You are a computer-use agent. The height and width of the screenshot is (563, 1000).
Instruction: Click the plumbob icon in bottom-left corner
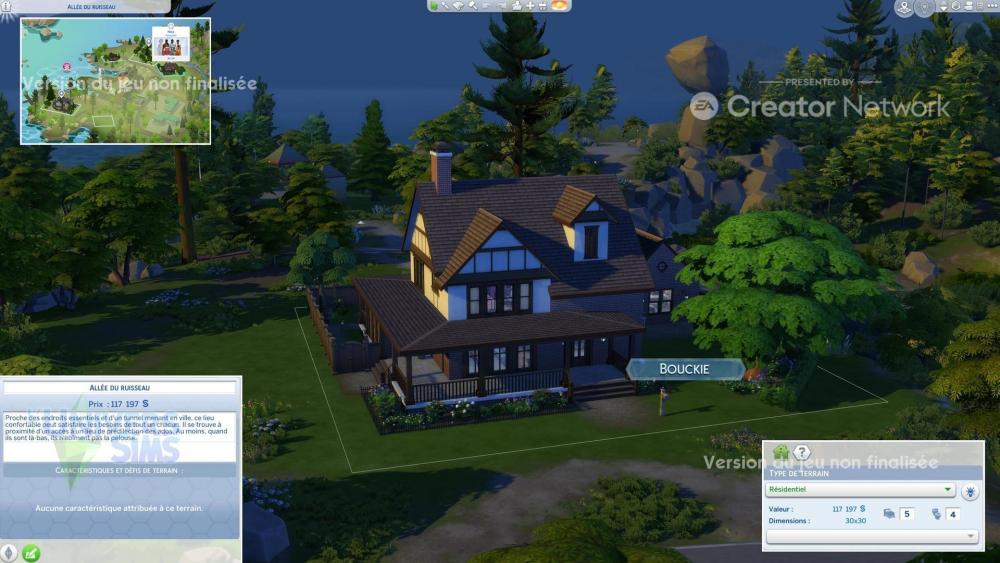(10, 552)
